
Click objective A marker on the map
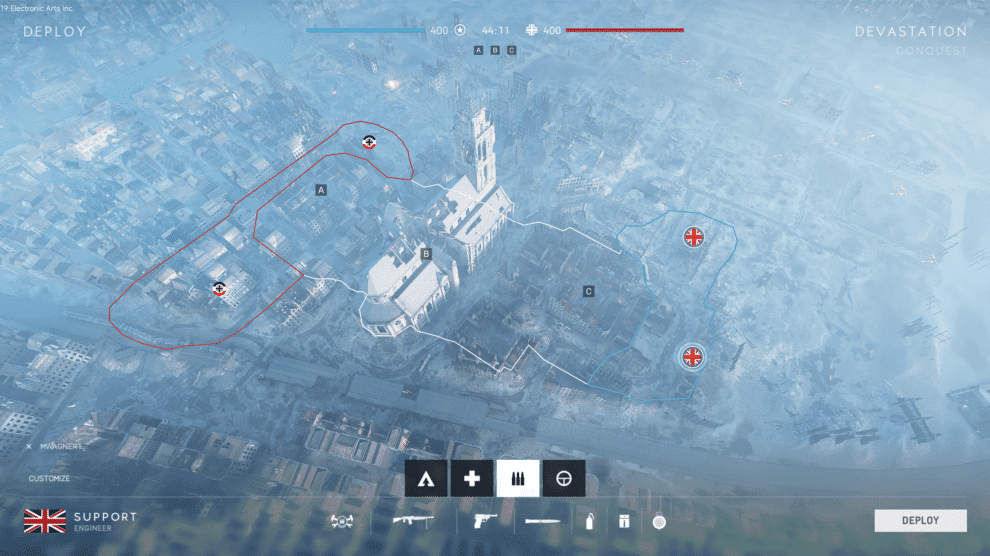(321, 189)
